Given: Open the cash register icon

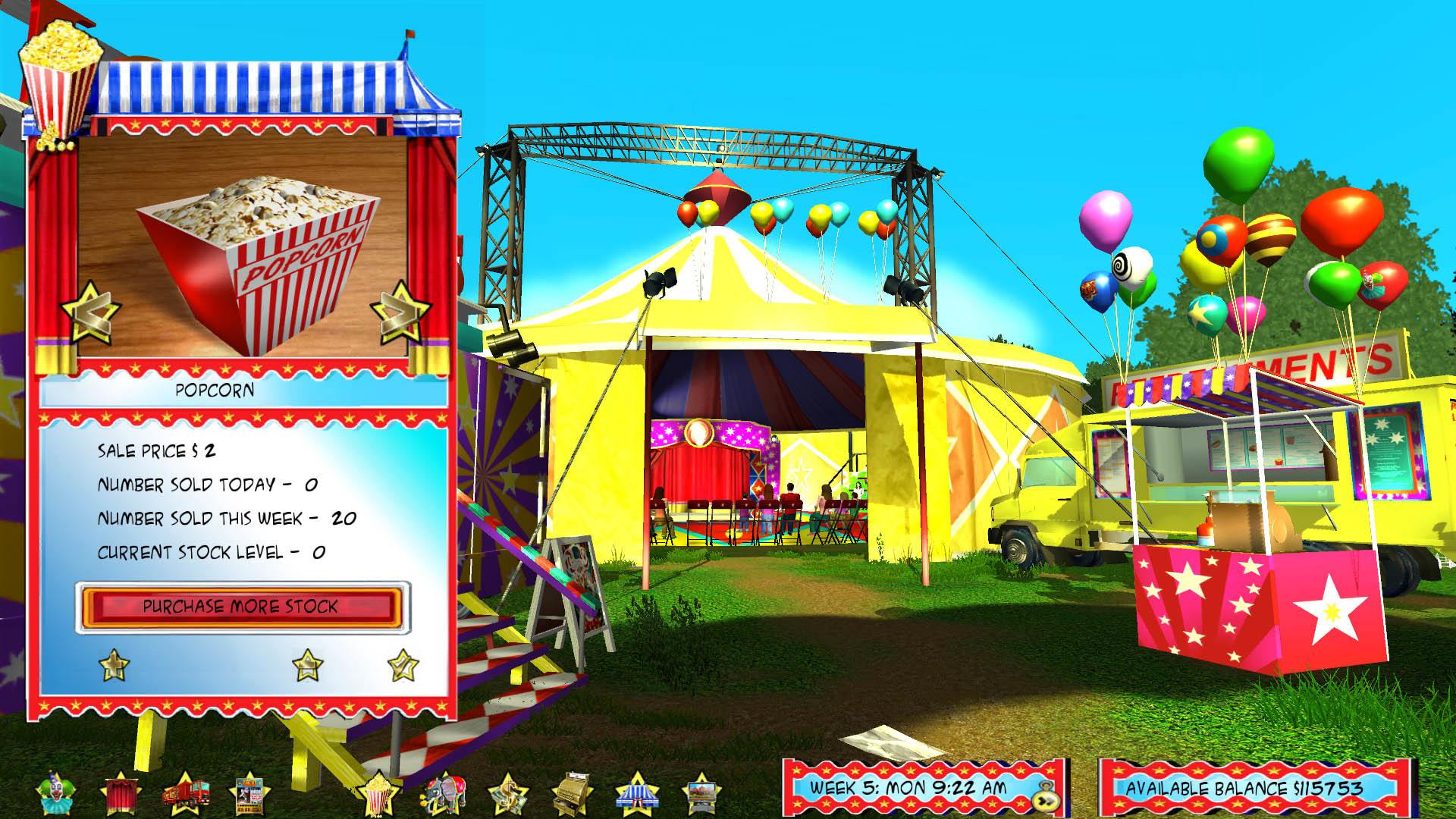Looking at the screenshot, I should point(573,791).
